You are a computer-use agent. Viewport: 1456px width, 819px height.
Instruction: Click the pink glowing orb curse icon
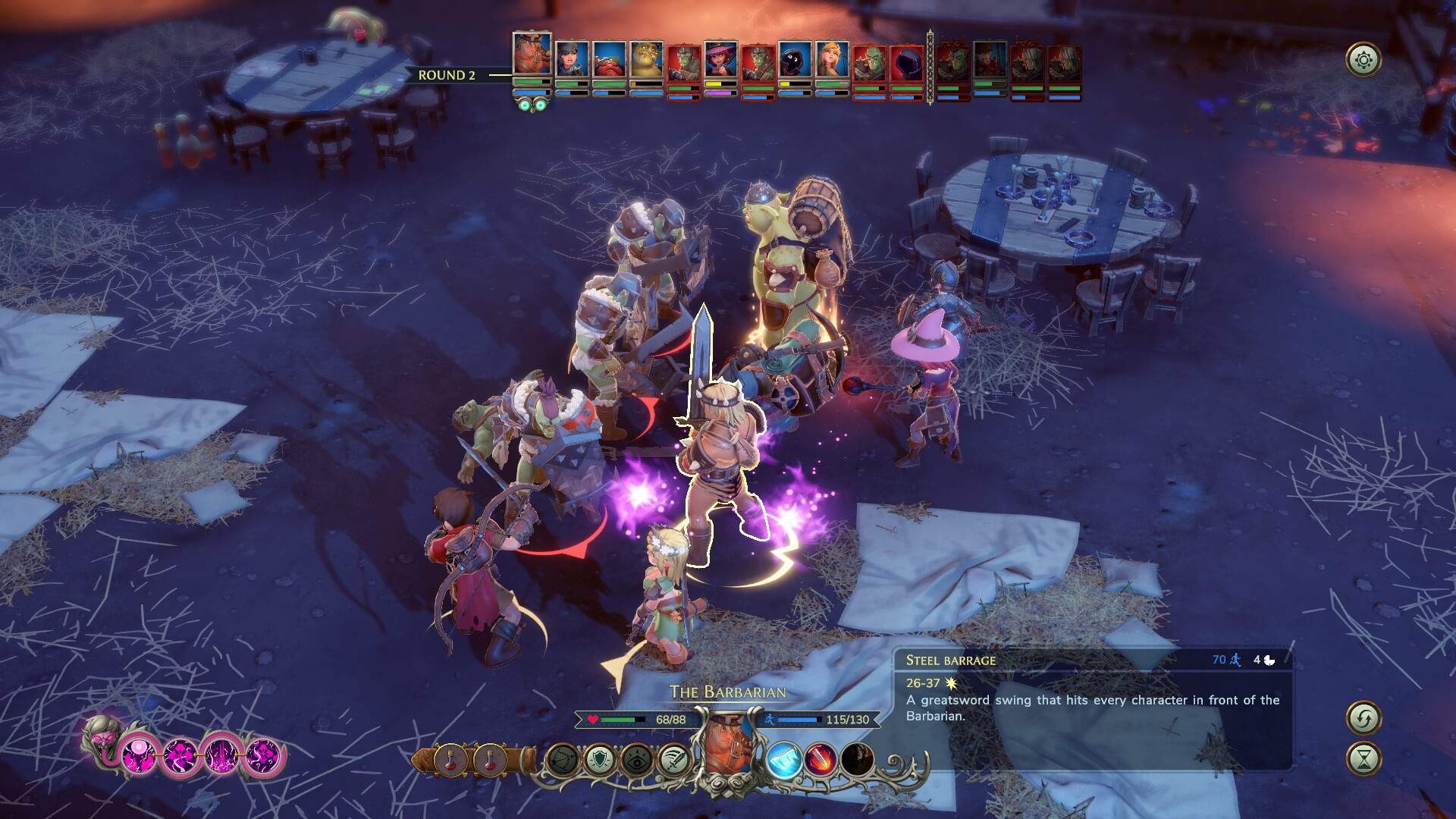tap(140, 755)
